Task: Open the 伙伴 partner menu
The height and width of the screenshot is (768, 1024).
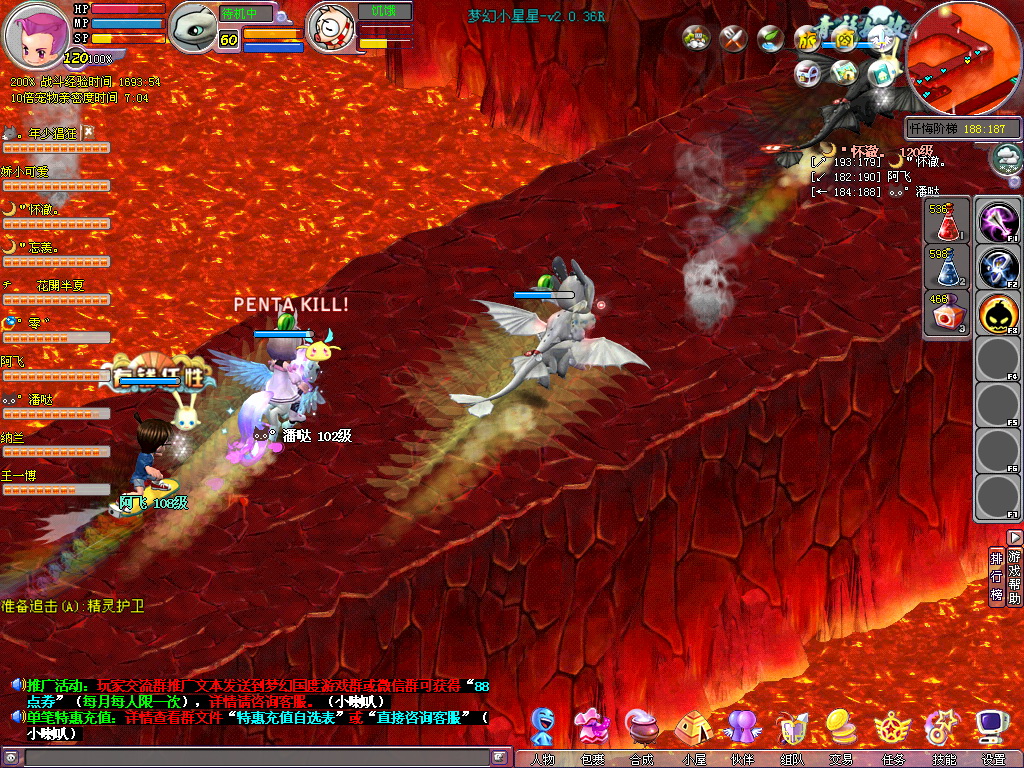Action: (x=741, y=728)
